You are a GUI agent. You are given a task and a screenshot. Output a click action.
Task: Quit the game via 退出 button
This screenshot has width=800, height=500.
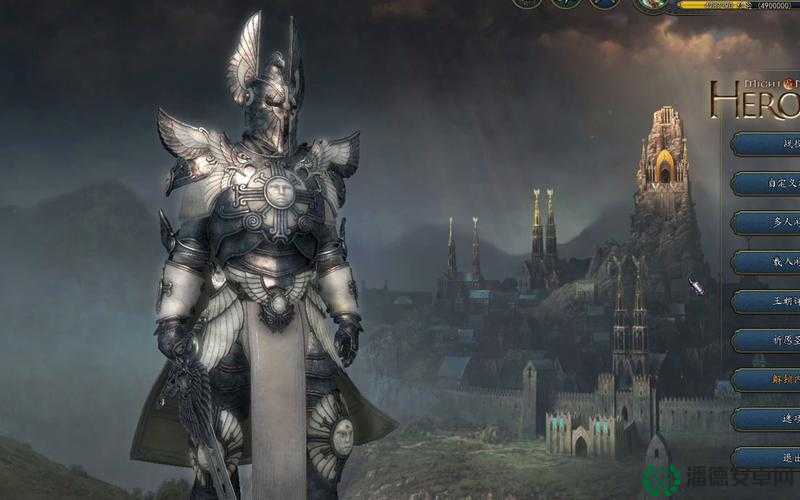768,458
